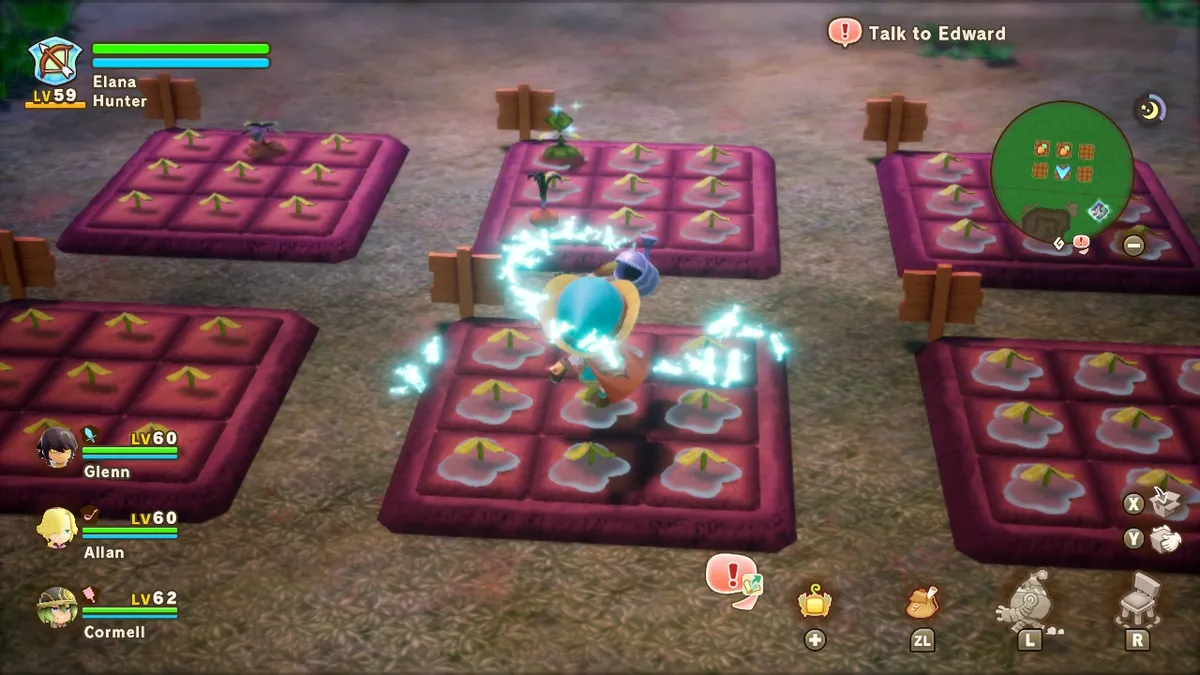Open the Talk to Edward quest tracker
Viewport: 1200px width, 675px height.
point(918,34)
